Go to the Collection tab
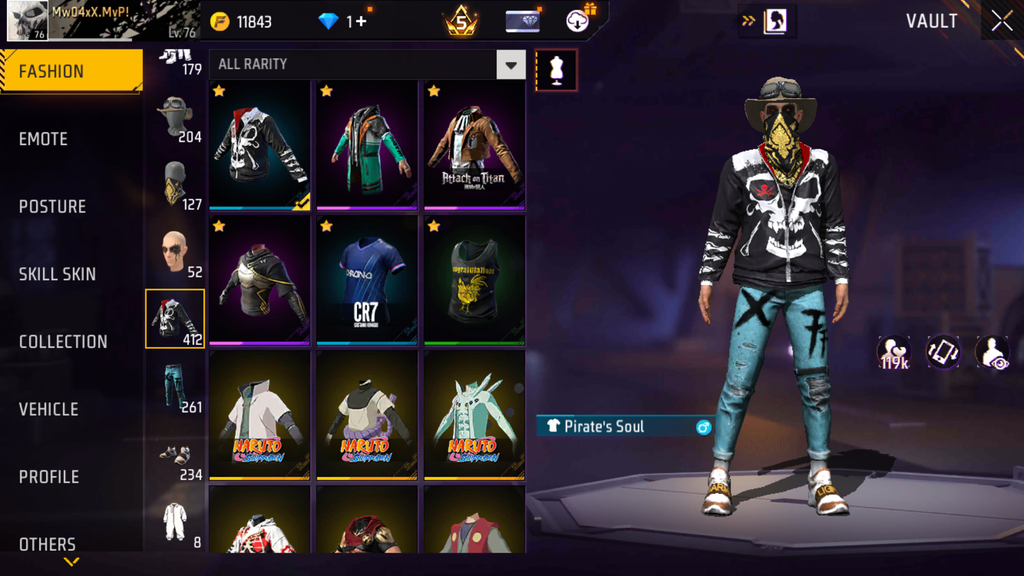The width and height of the screenshot is (1024, 576). [x=63, y=342]
